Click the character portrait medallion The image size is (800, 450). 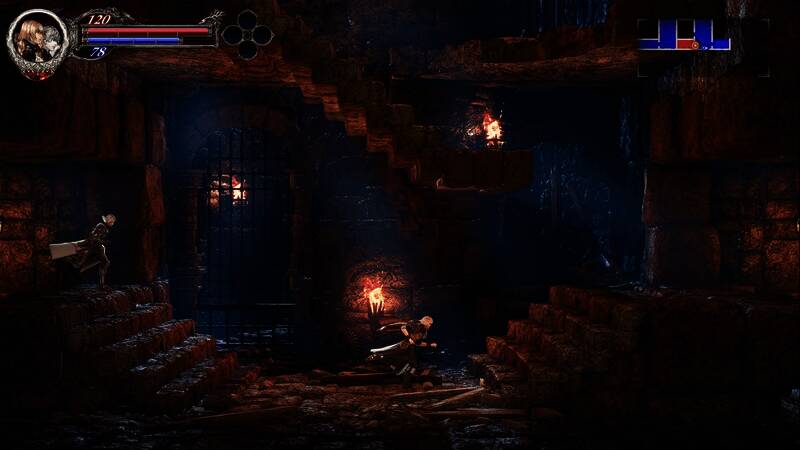pyautogui.click(x=37, y=40)
